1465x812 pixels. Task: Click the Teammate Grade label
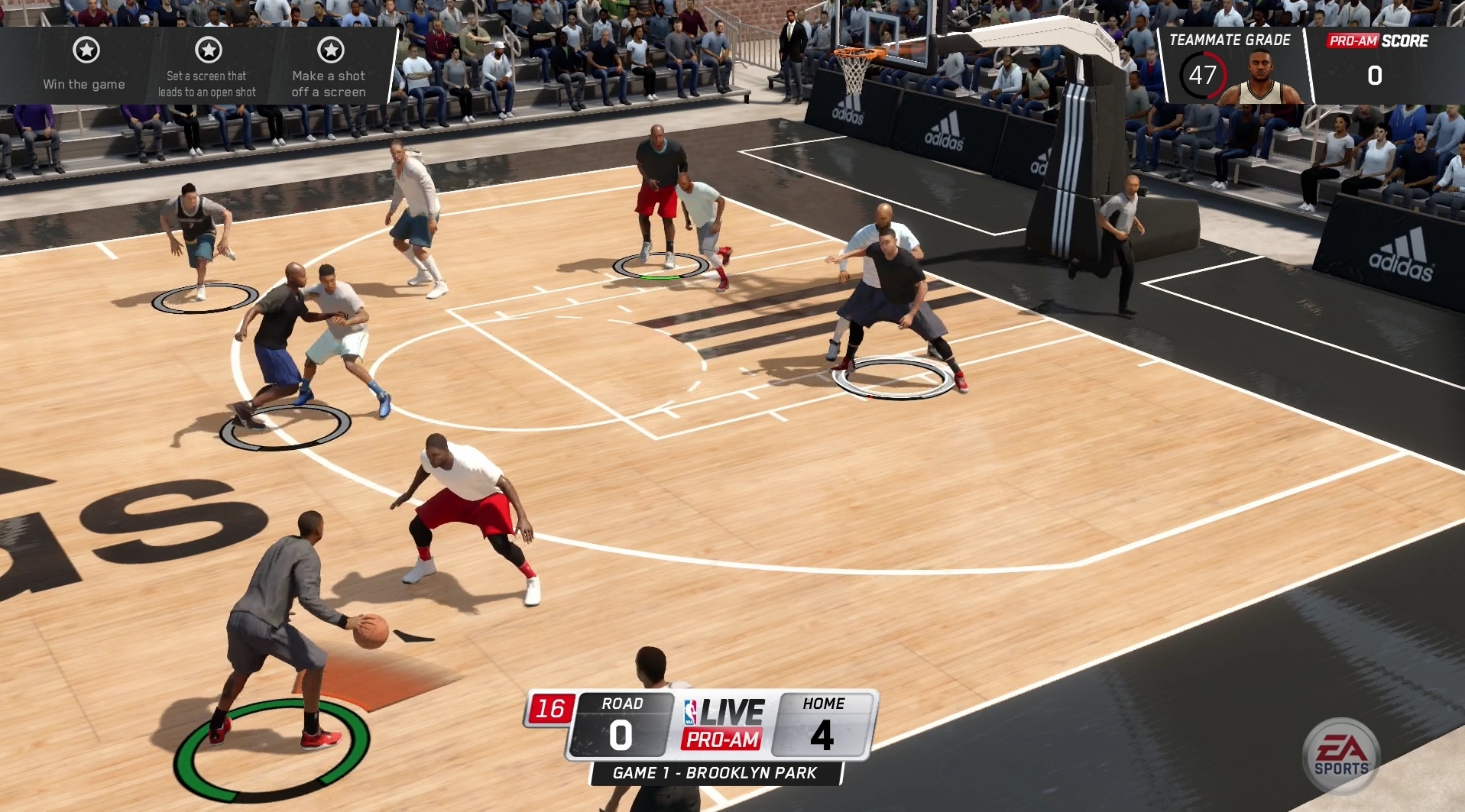(x=1230, y=40)
